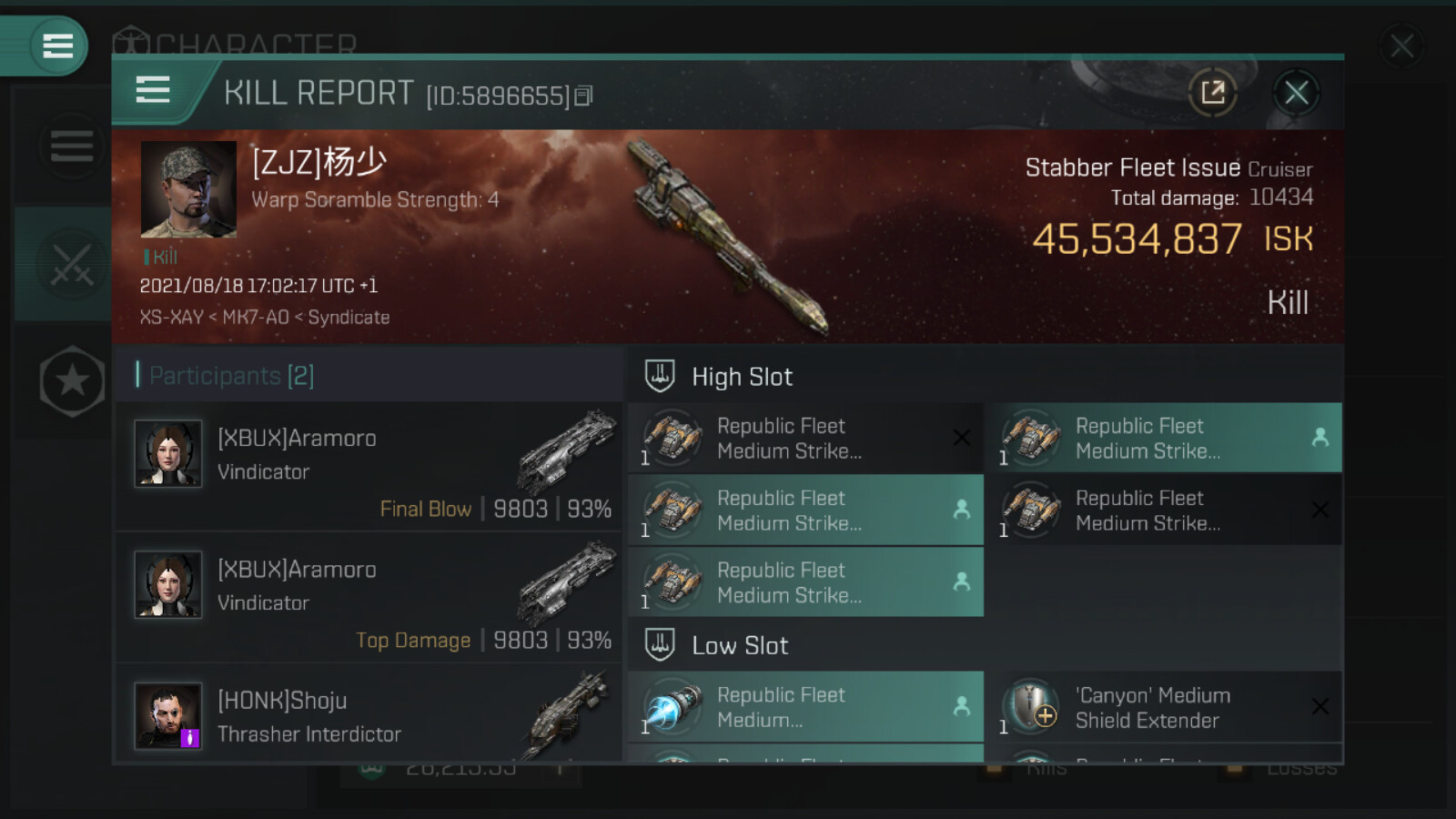Open the main menu in the top-left corner
Screen dimensions: 1456x819
(x=57, y=45)
